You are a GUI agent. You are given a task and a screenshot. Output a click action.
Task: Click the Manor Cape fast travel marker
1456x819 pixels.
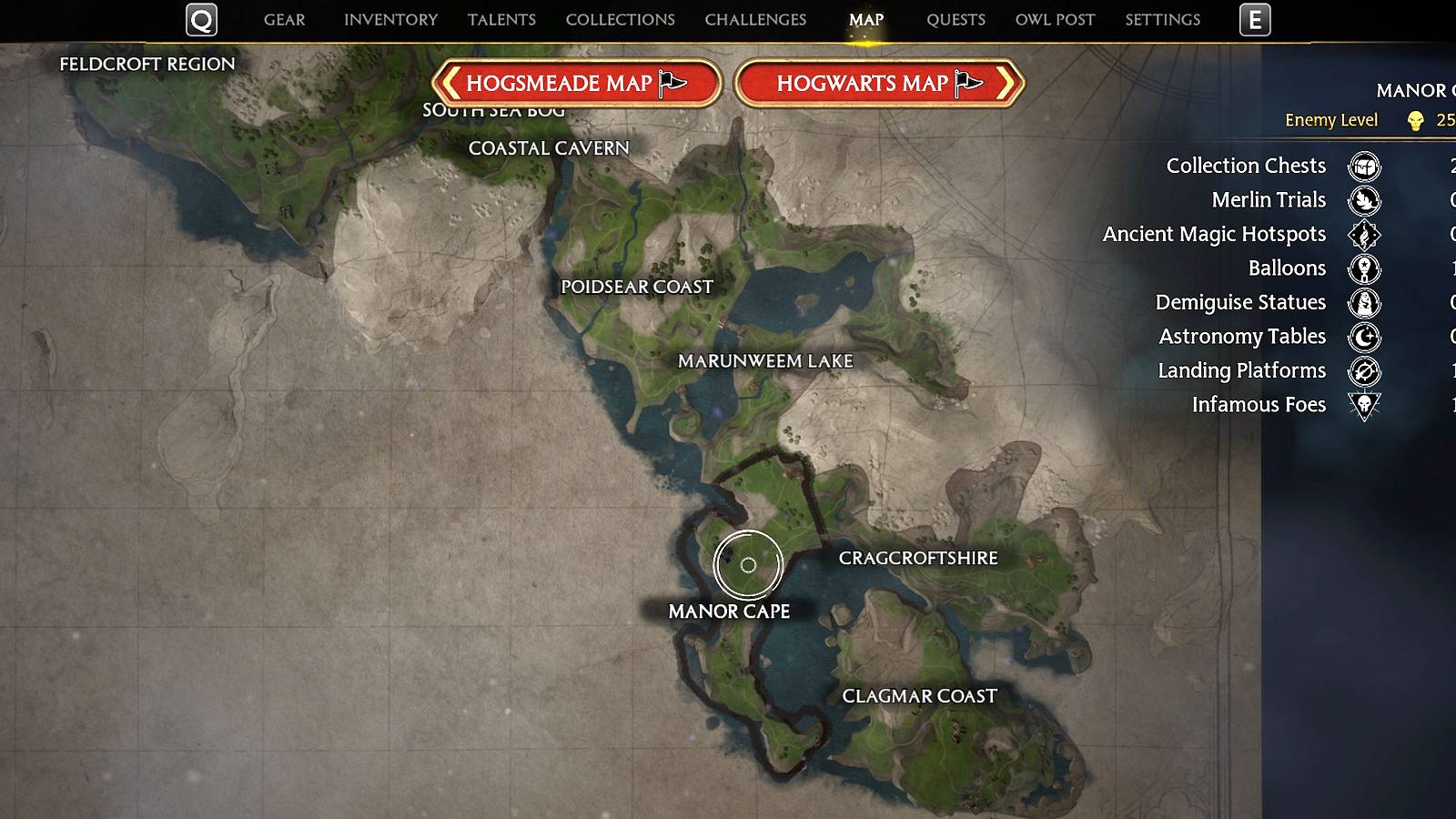(749, 567)
